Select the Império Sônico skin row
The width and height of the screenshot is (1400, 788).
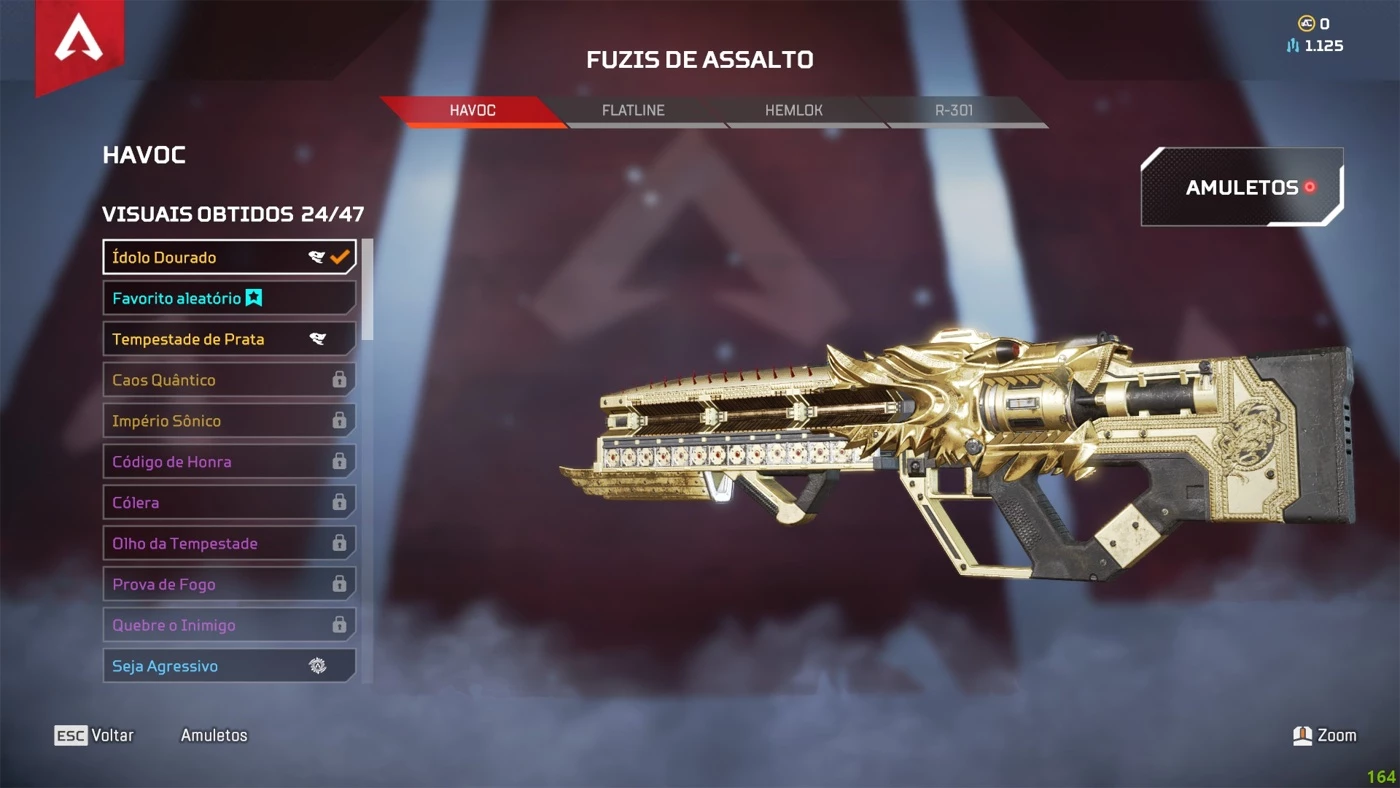[x=229, y=421]
